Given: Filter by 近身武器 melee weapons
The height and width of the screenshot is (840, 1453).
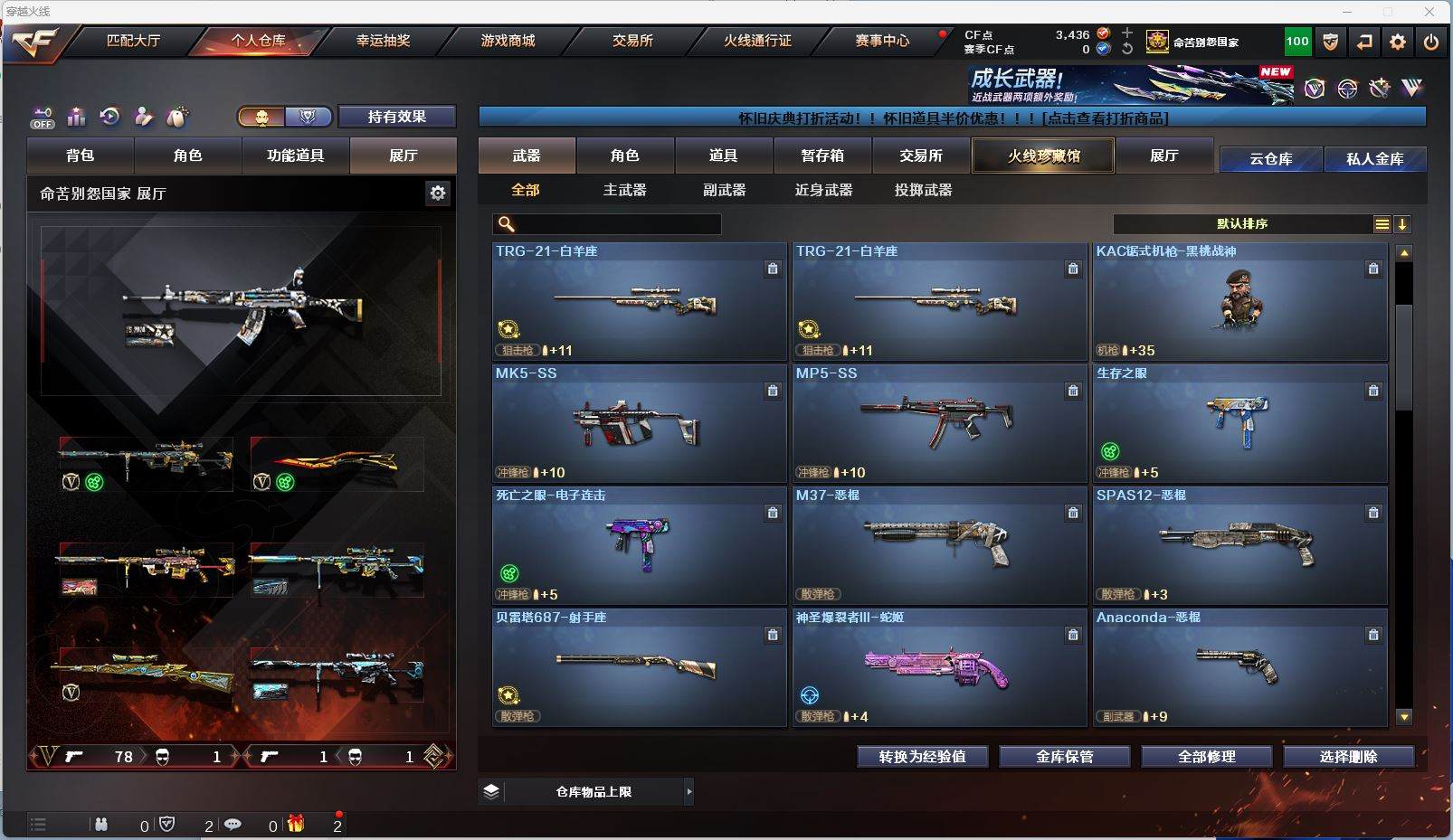Looking at the screenshot, I should (x=823, y=190).
